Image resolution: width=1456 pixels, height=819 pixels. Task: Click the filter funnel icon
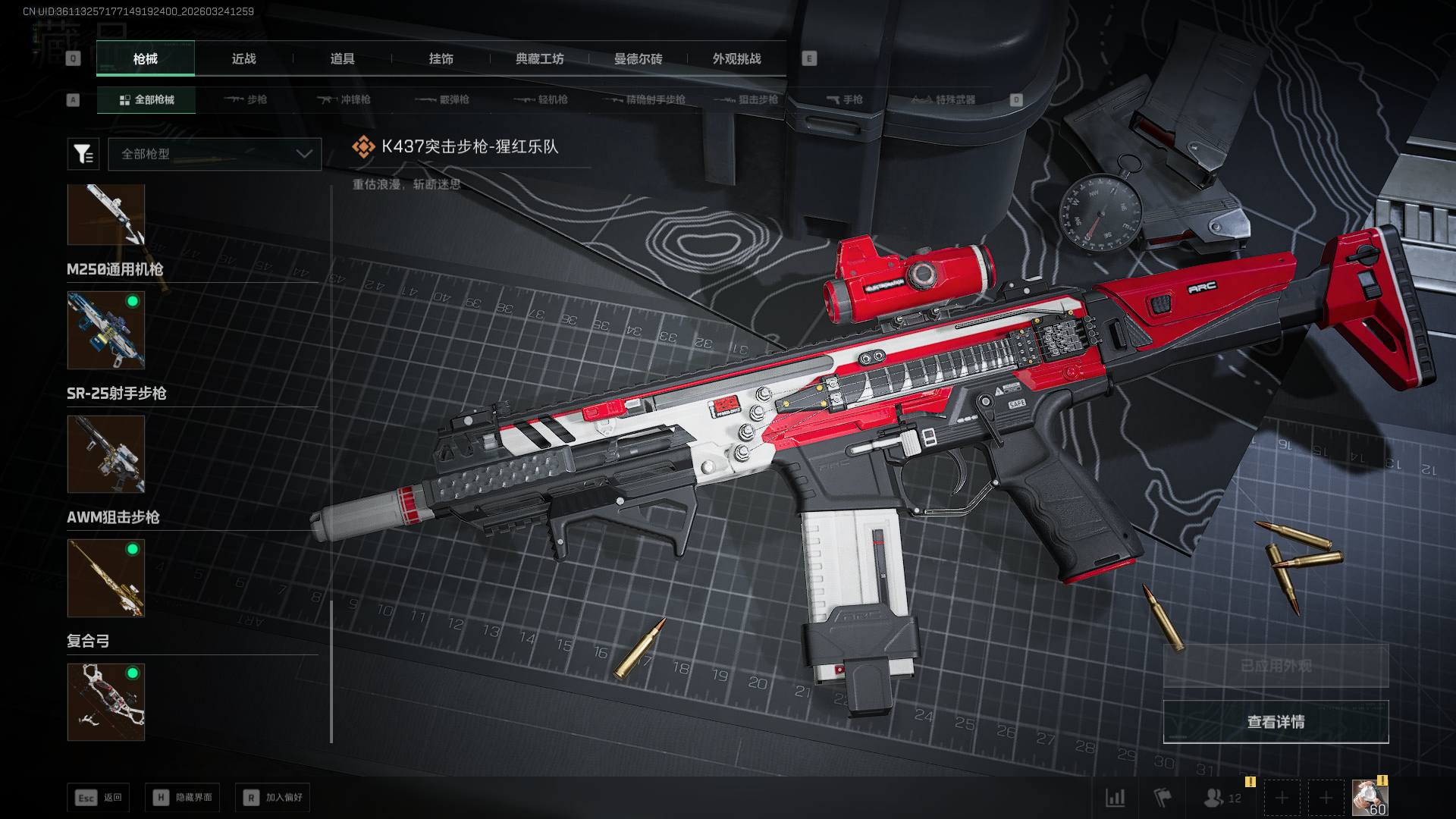point(83,154)
